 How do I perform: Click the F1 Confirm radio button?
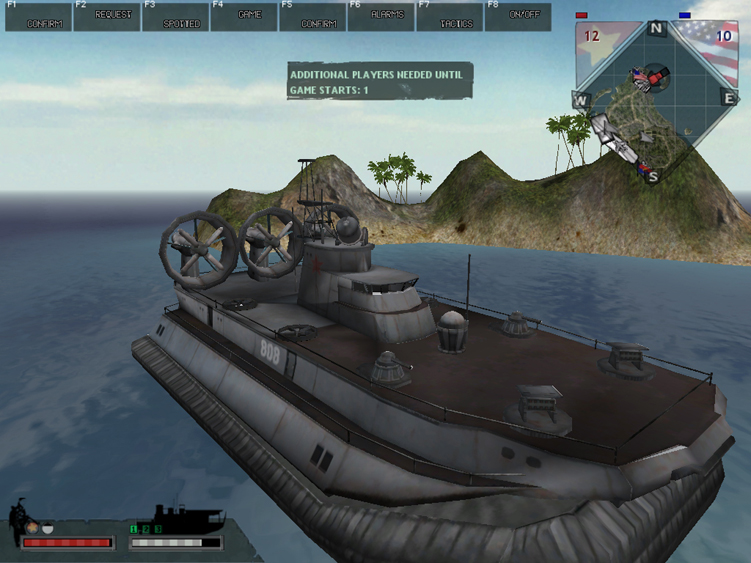click(x=39, y=17)
